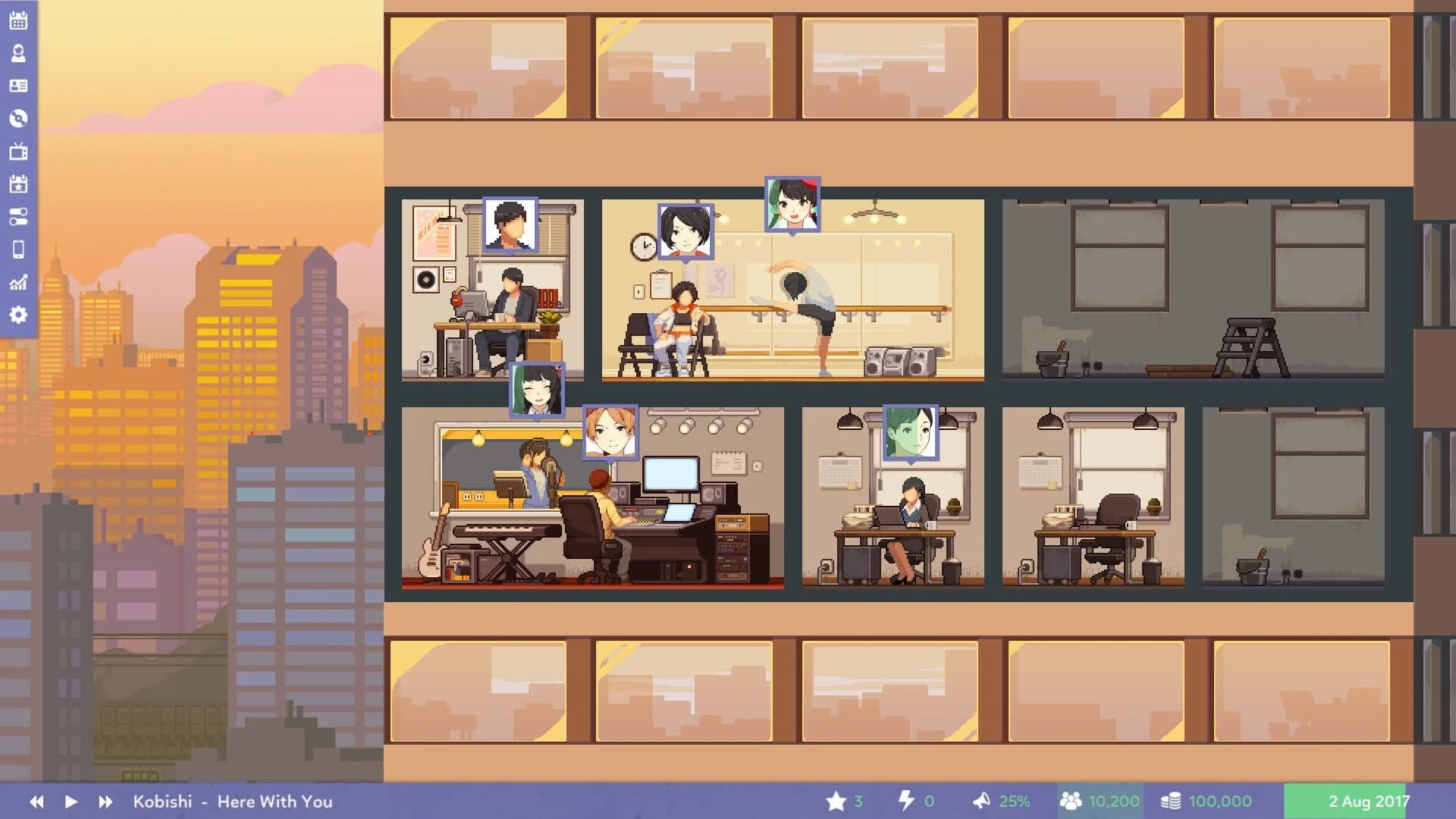Check hype at the 25% megaphone indicator
Screen dimensions: 1456x819
pyautogui.click(x=1001, y=801)
